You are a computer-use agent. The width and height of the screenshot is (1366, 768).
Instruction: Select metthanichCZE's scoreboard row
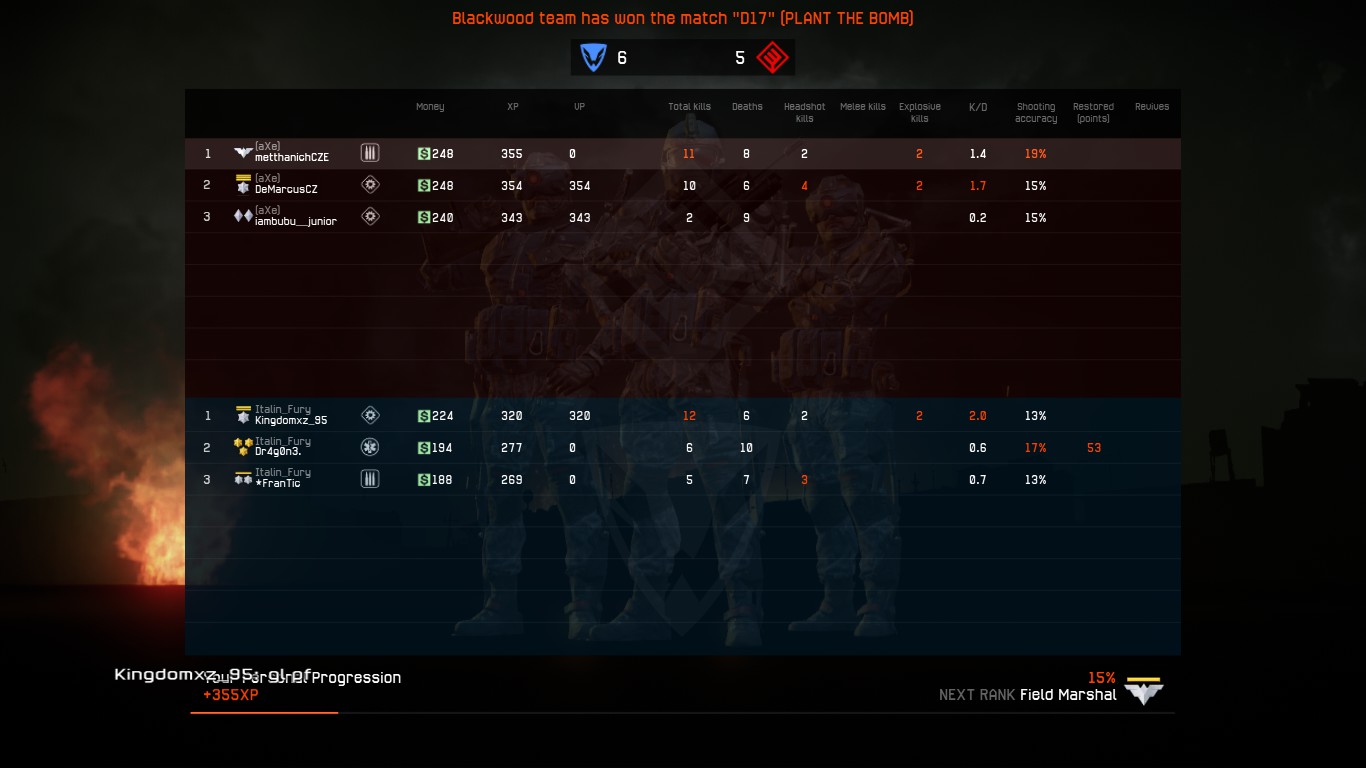coord(292,157)
